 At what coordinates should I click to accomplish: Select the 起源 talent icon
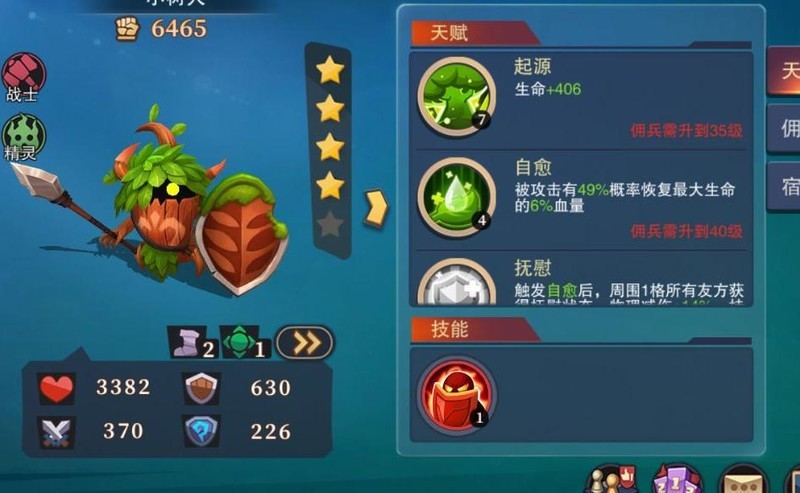[x=455, y=96]
